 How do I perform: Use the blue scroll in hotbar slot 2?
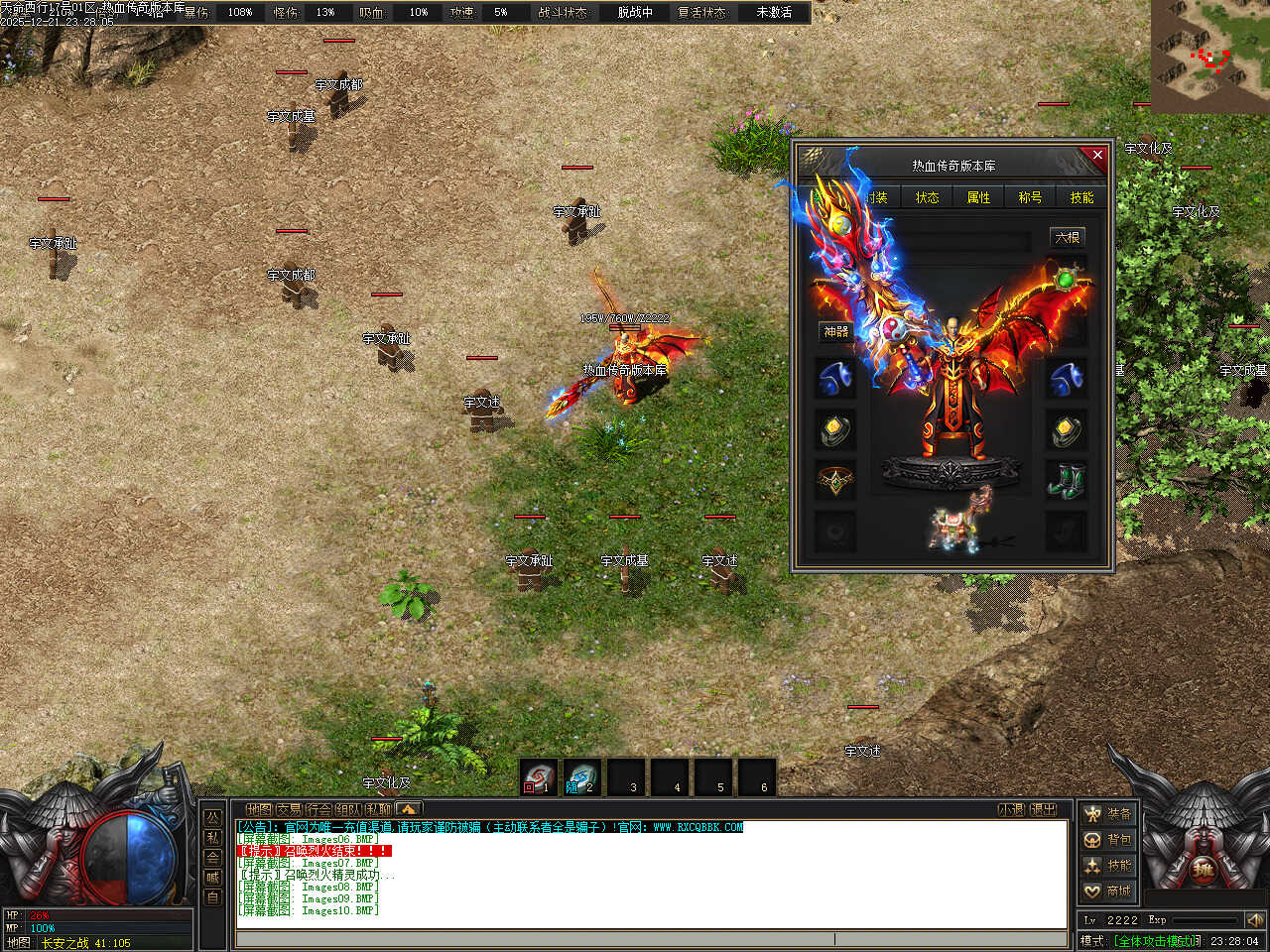tap(582, 777)
